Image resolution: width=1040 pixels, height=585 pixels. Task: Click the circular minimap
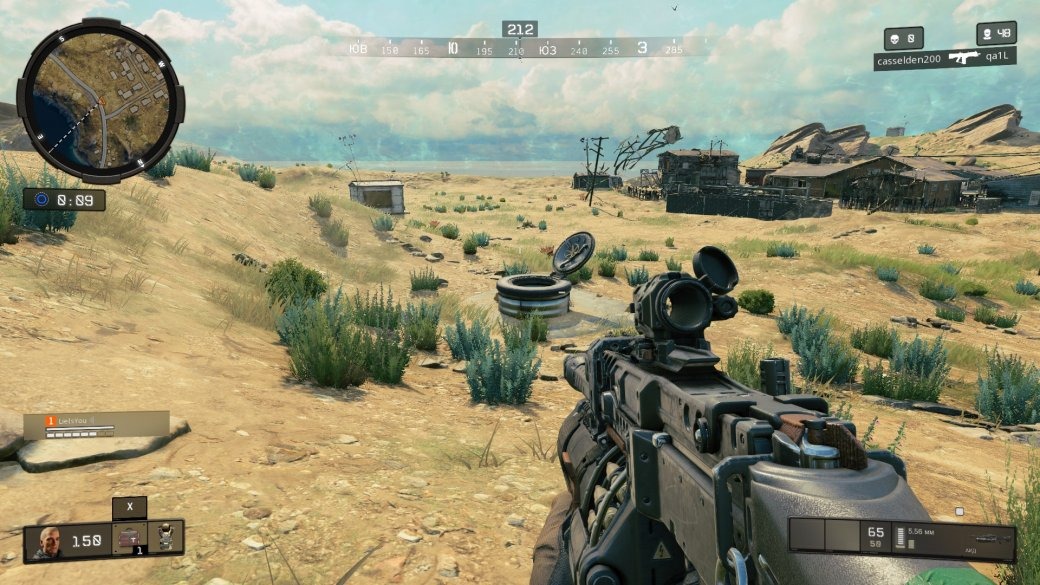click(x=100, y=101)
